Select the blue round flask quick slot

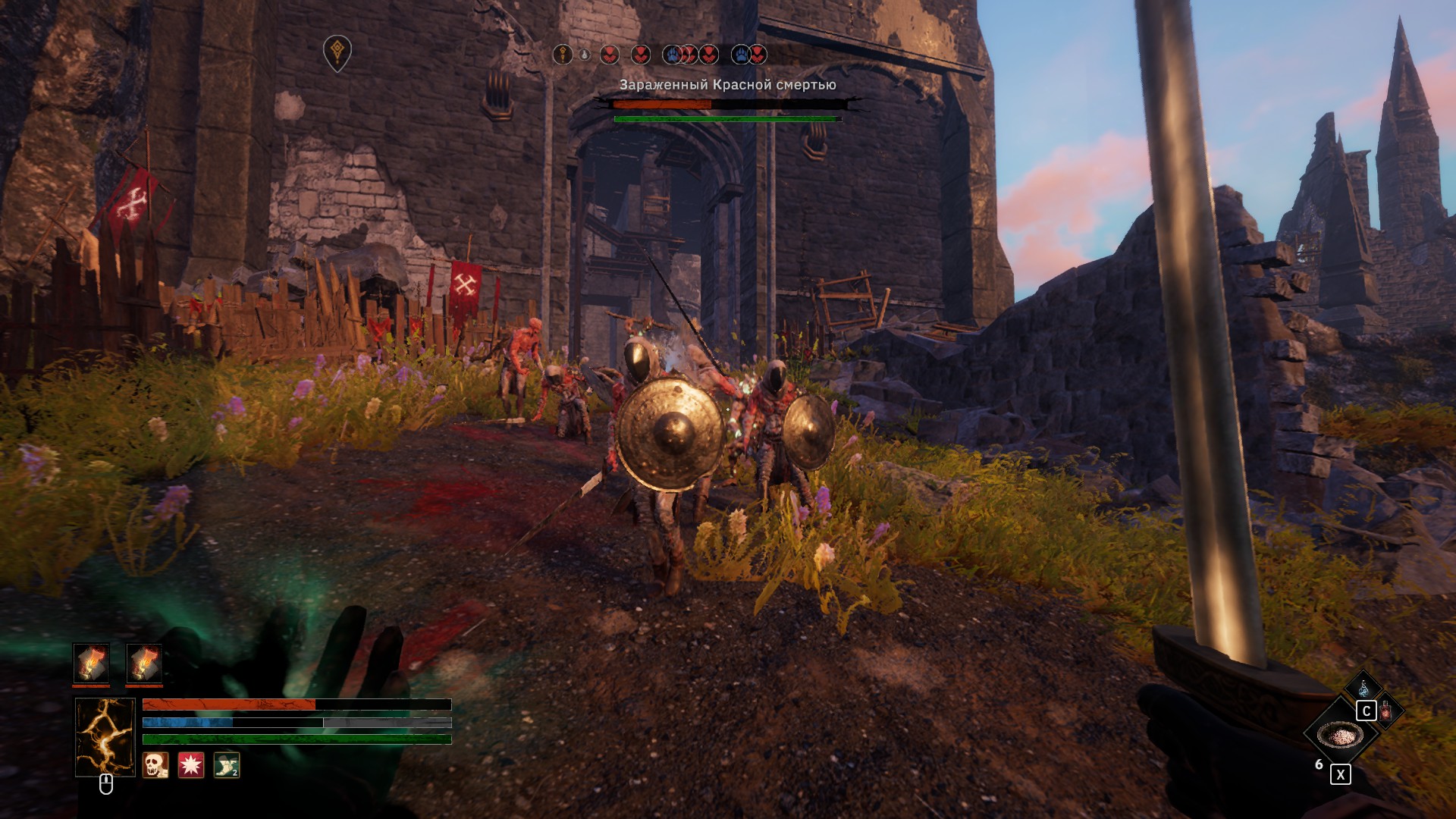[1363, 689]
